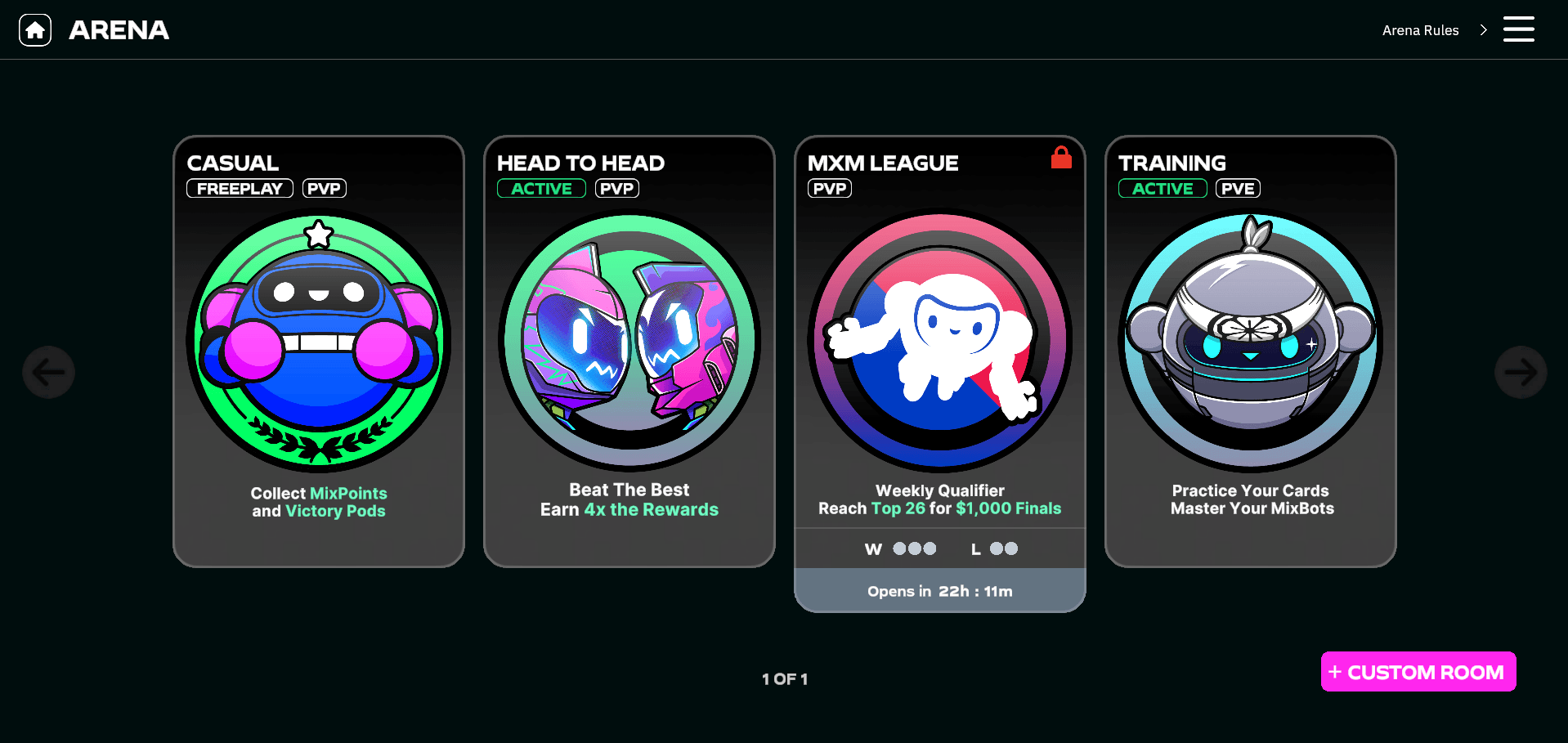Image resolution: width=1568 pixels, height=743 pixels.
Task: Click the left arrow carousel button
Action: coord(49,373)
